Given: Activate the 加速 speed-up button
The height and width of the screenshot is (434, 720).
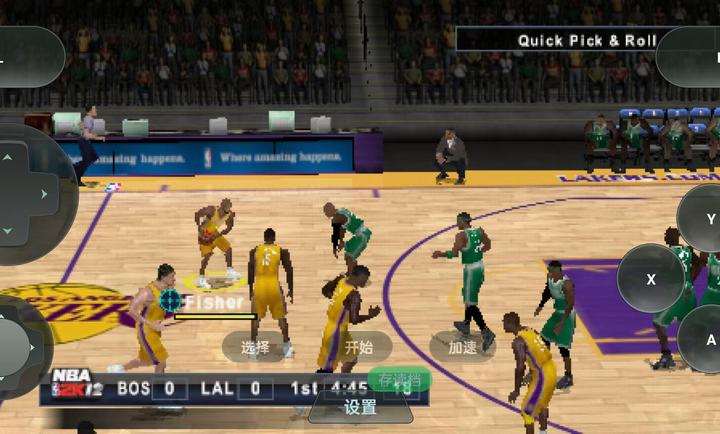Looking at the screenshot, I should 462,347.
